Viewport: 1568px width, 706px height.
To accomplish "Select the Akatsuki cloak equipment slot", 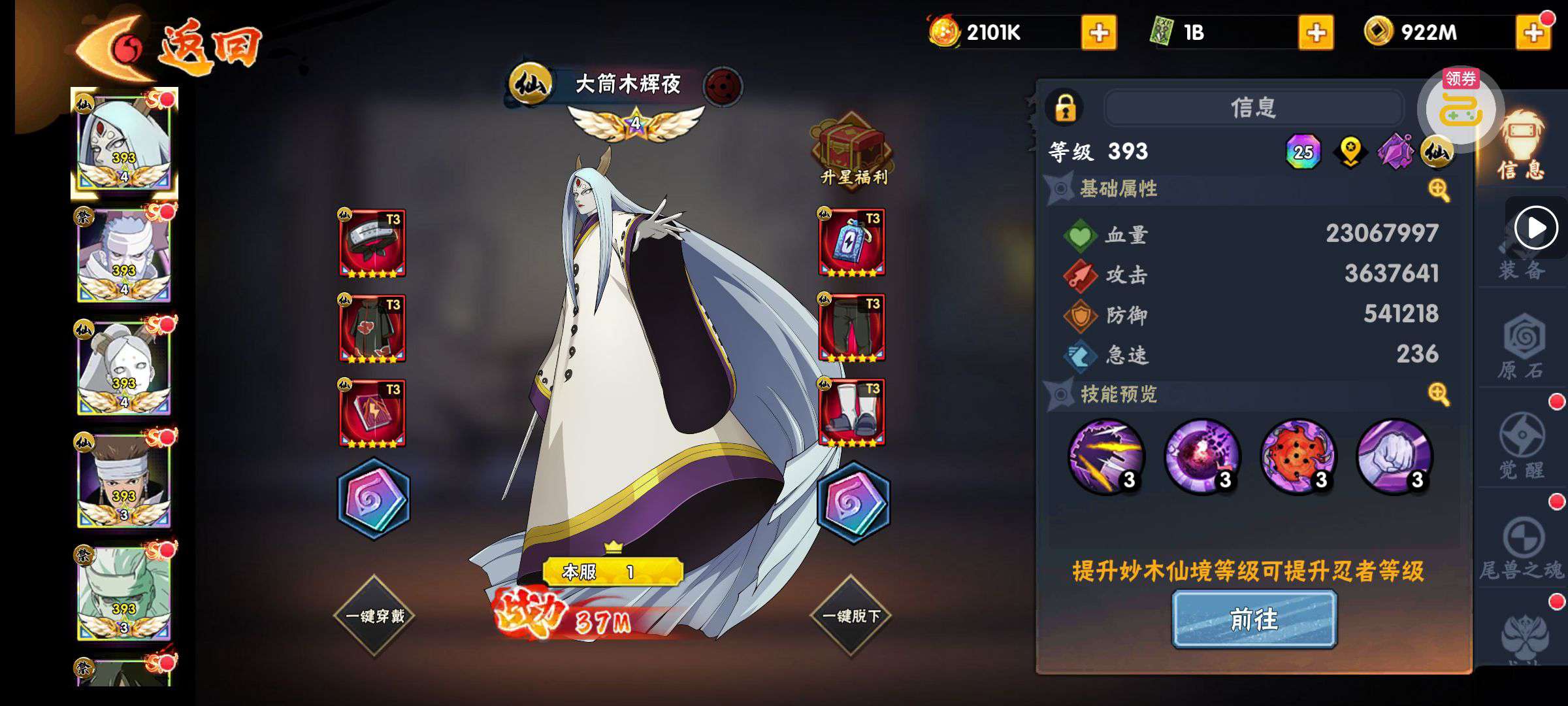I will point(372,328).
